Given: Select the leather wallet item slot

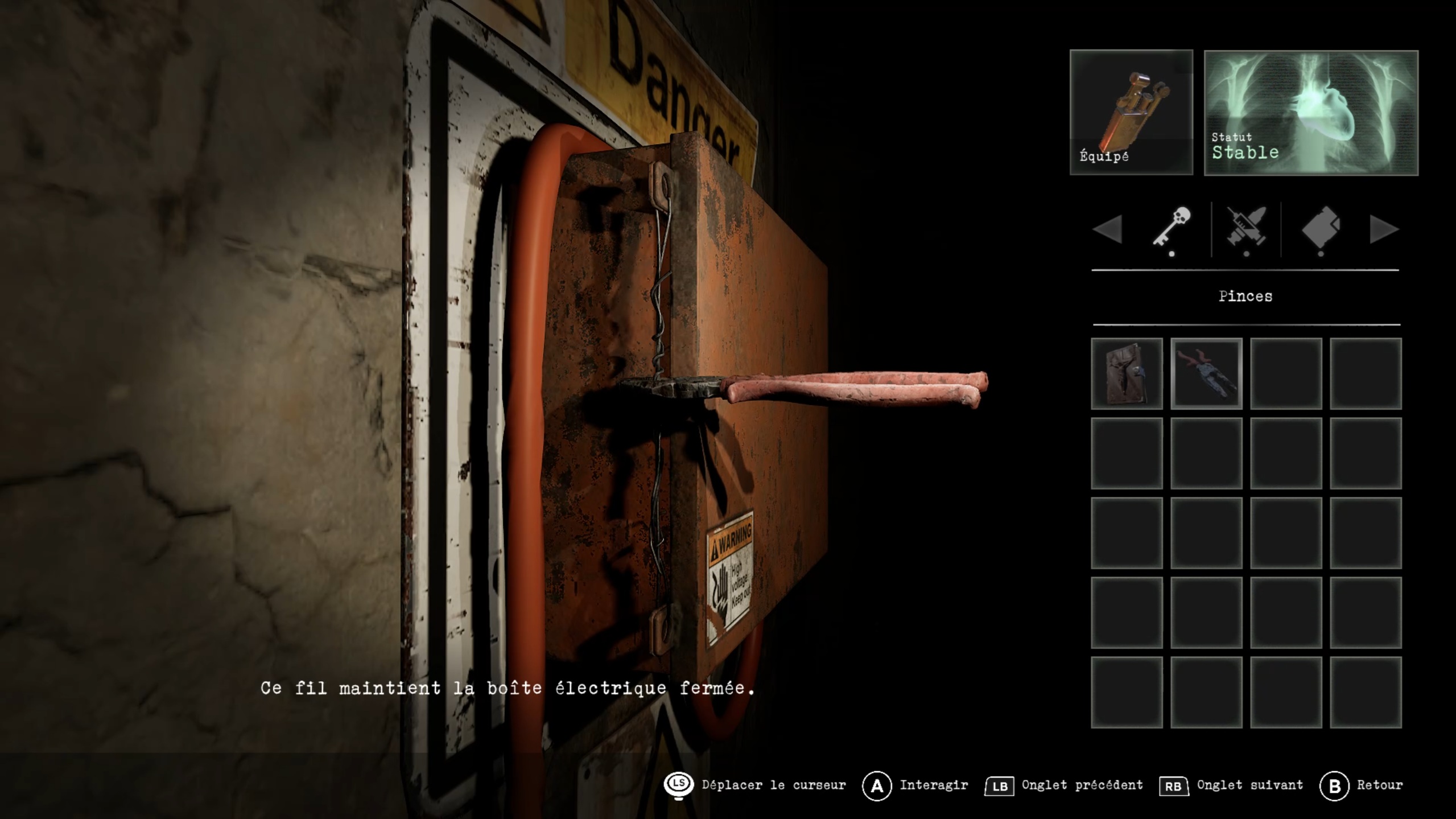Looking at the screenshot, I should point(1126,373).
